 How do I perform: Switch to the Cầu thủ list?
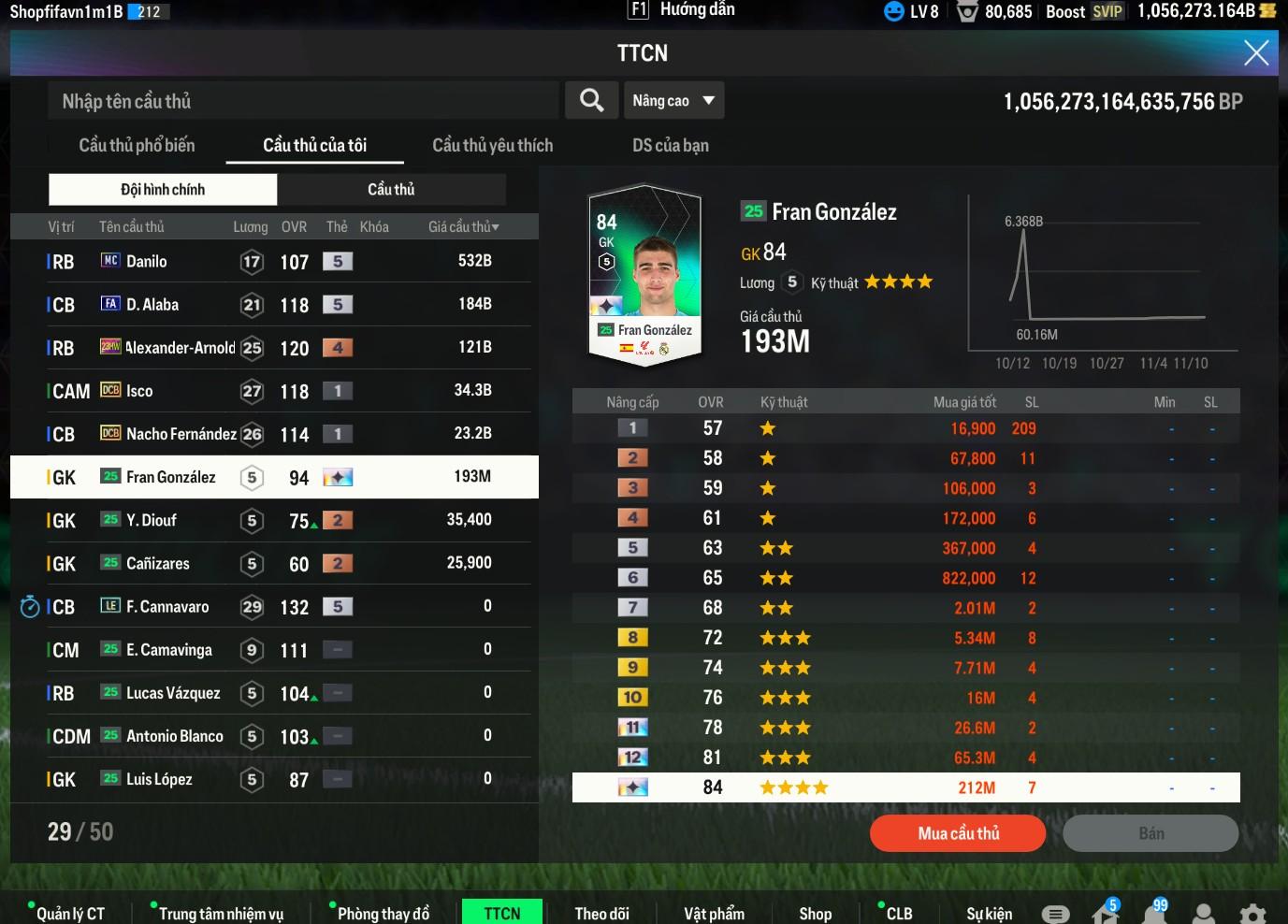point(391,189)
